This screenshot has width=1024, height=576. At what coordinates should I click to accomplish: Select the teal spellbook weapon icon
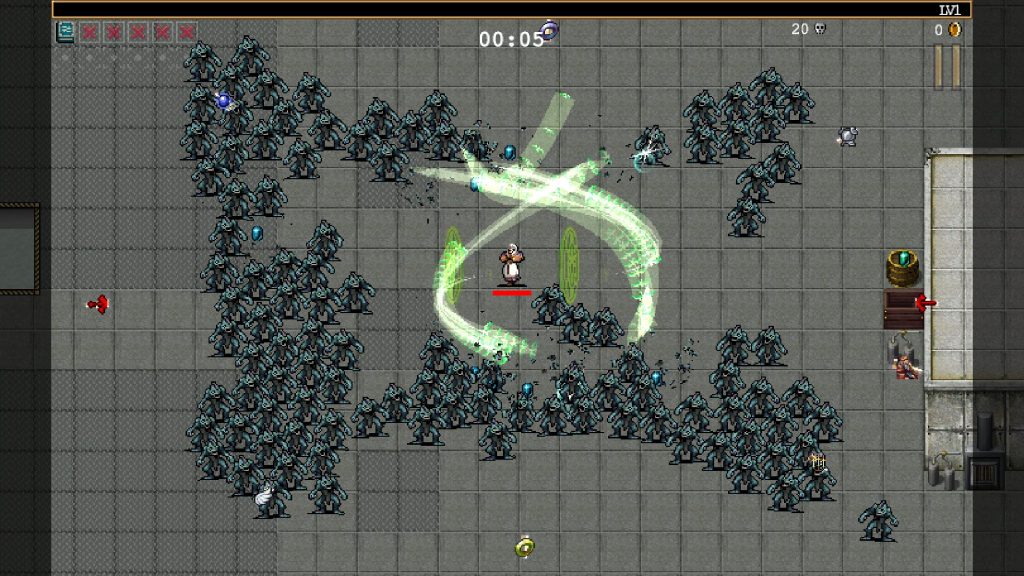[66, 32]
